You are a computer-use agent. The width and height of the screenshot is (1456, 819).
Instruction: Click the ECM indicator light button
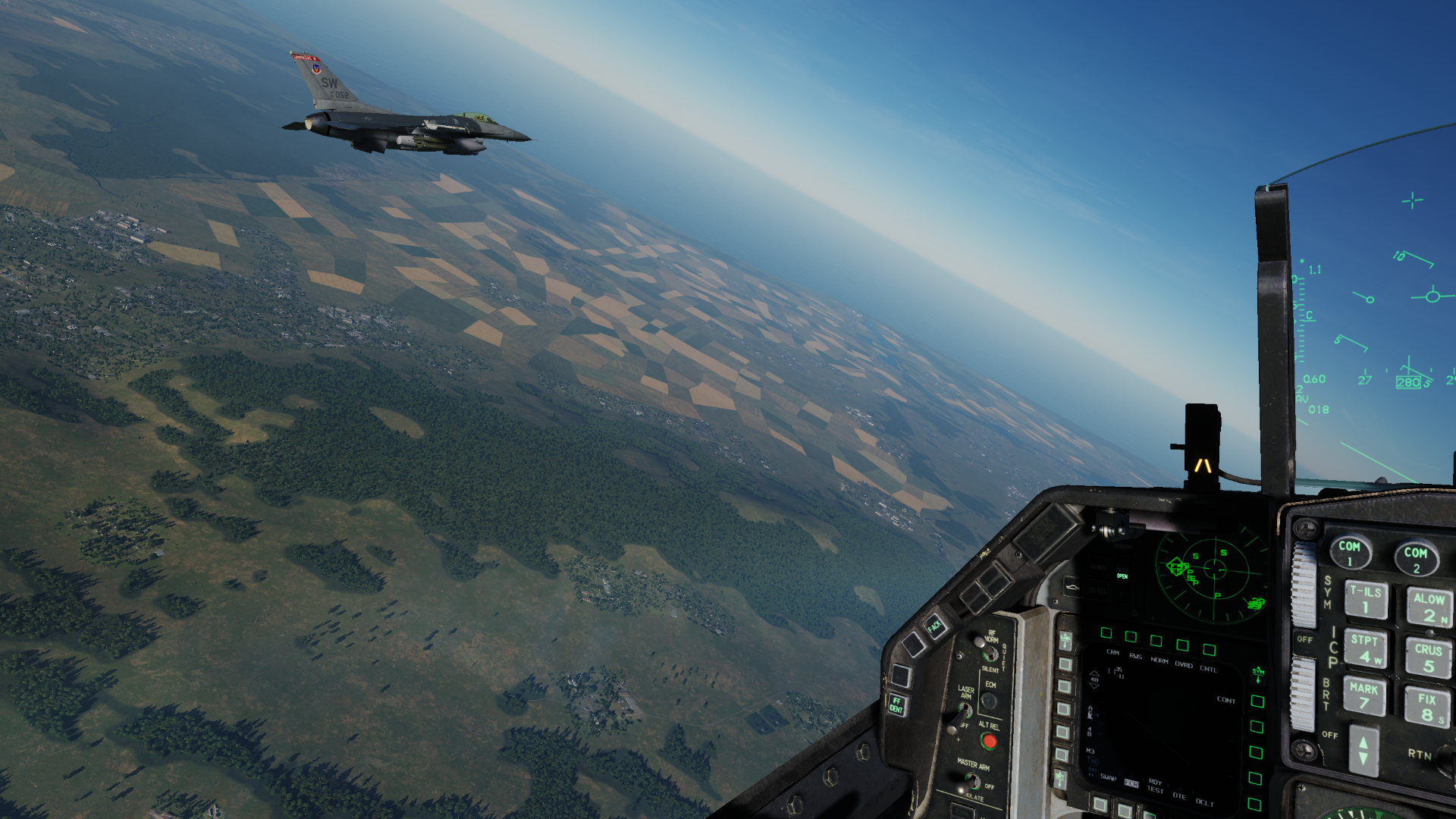coord(989,701)
